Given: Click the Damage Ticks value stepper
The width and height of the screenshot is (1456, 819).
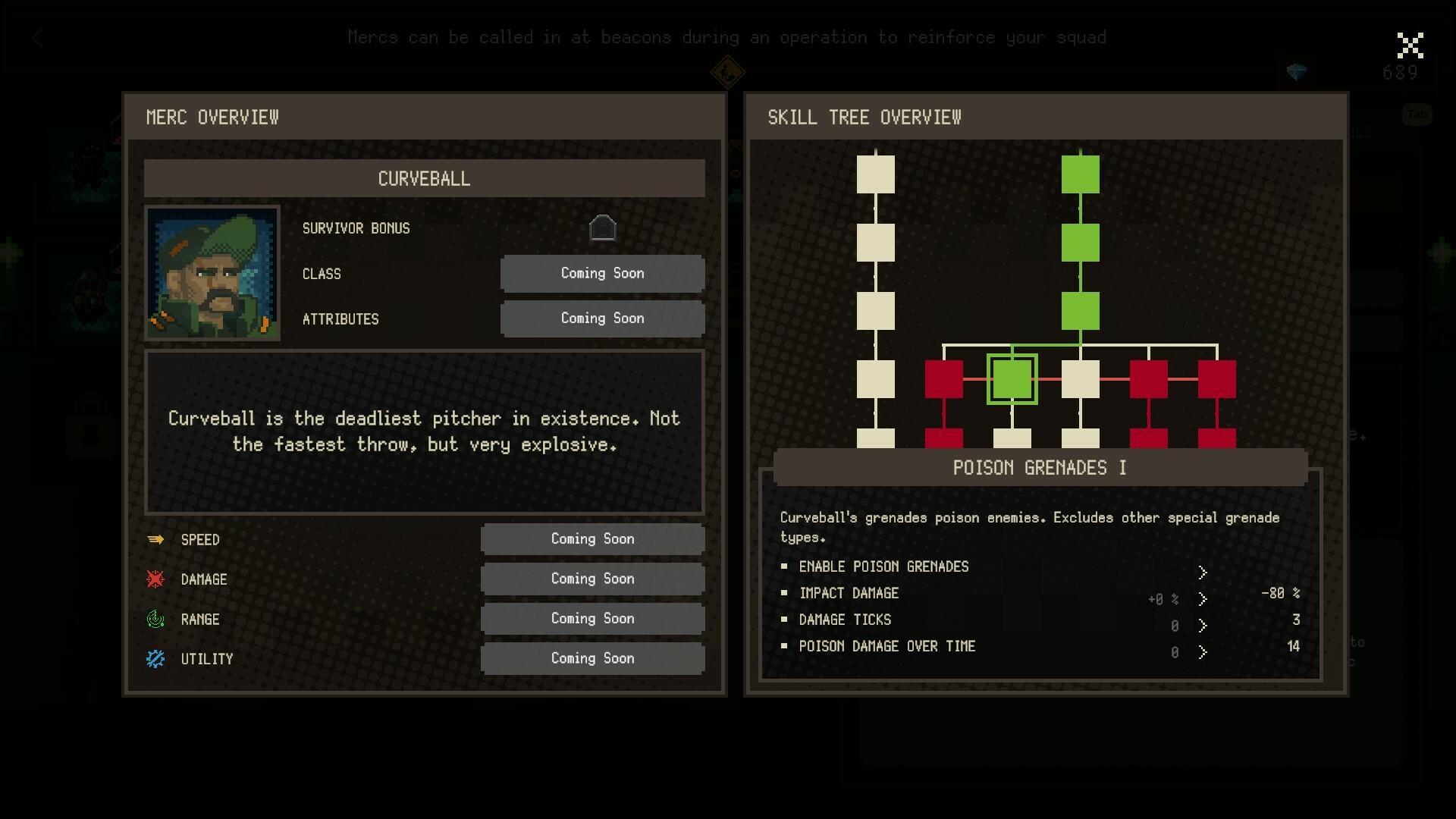Looking at the screenshot, I should (x=1203, y=625).
